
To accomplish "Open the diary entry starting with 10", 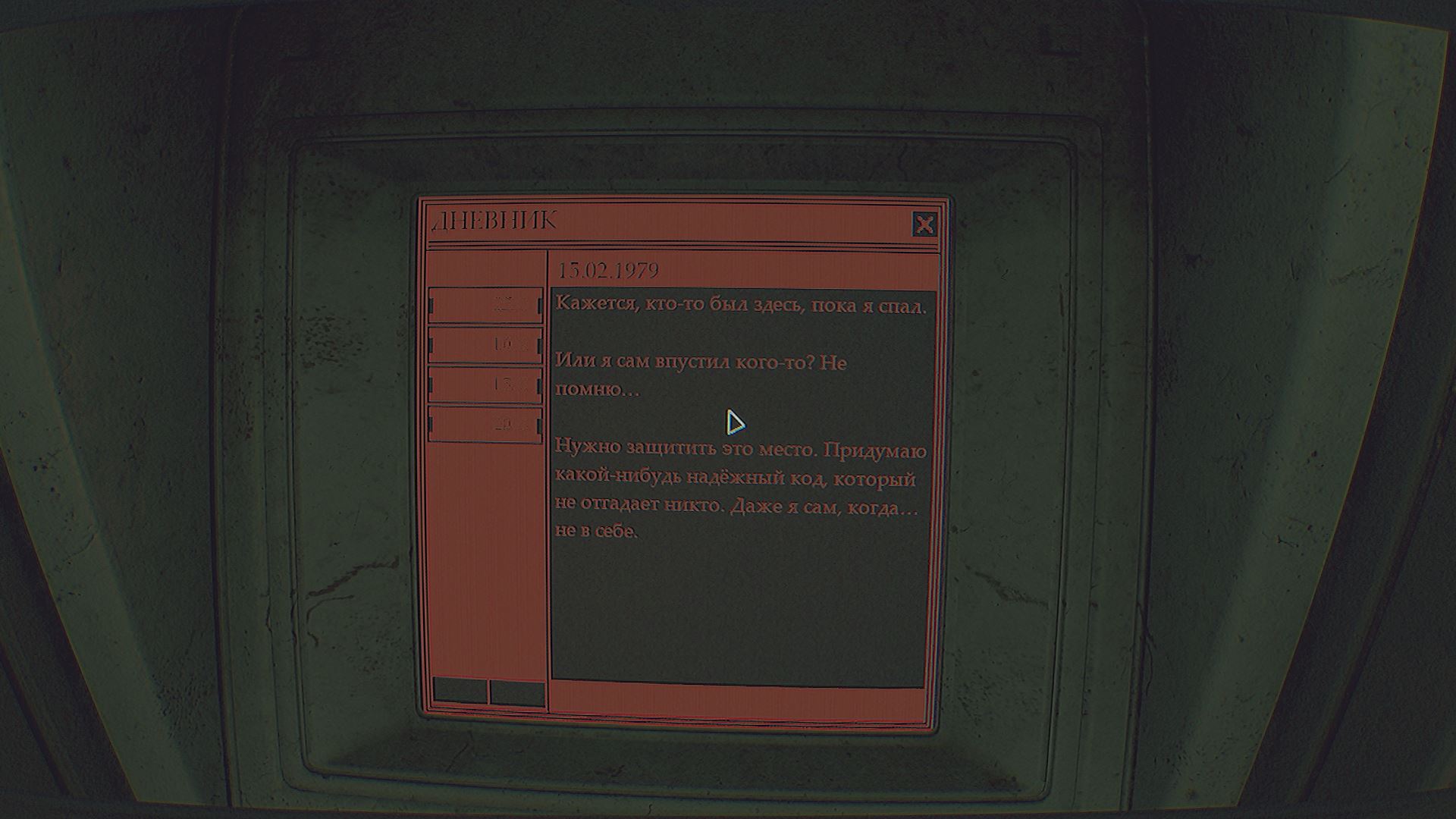I will pos(485,344).
